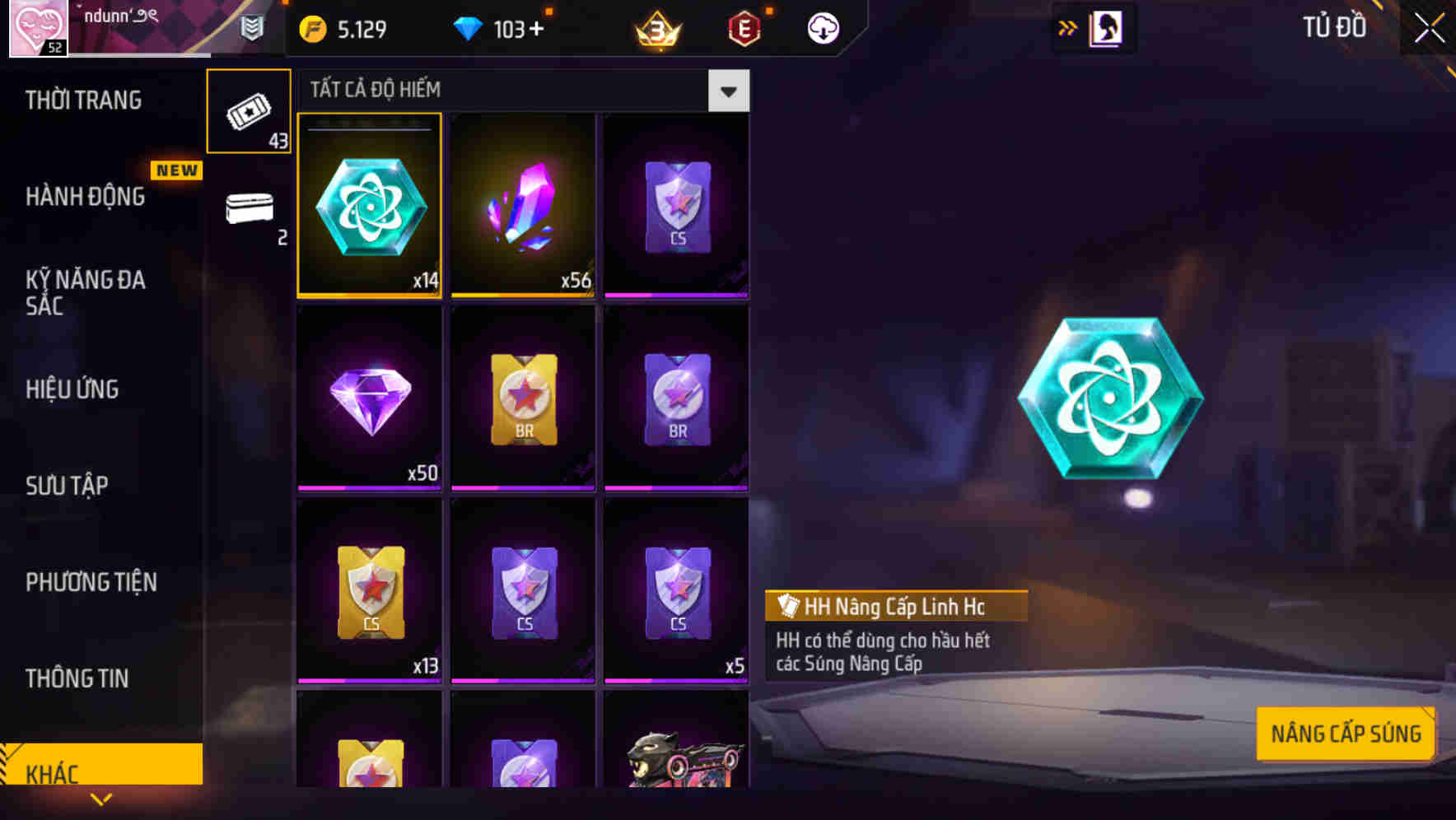
Task: Select the PHƯƠNG TIỆN tab
Action: point(91,581)
